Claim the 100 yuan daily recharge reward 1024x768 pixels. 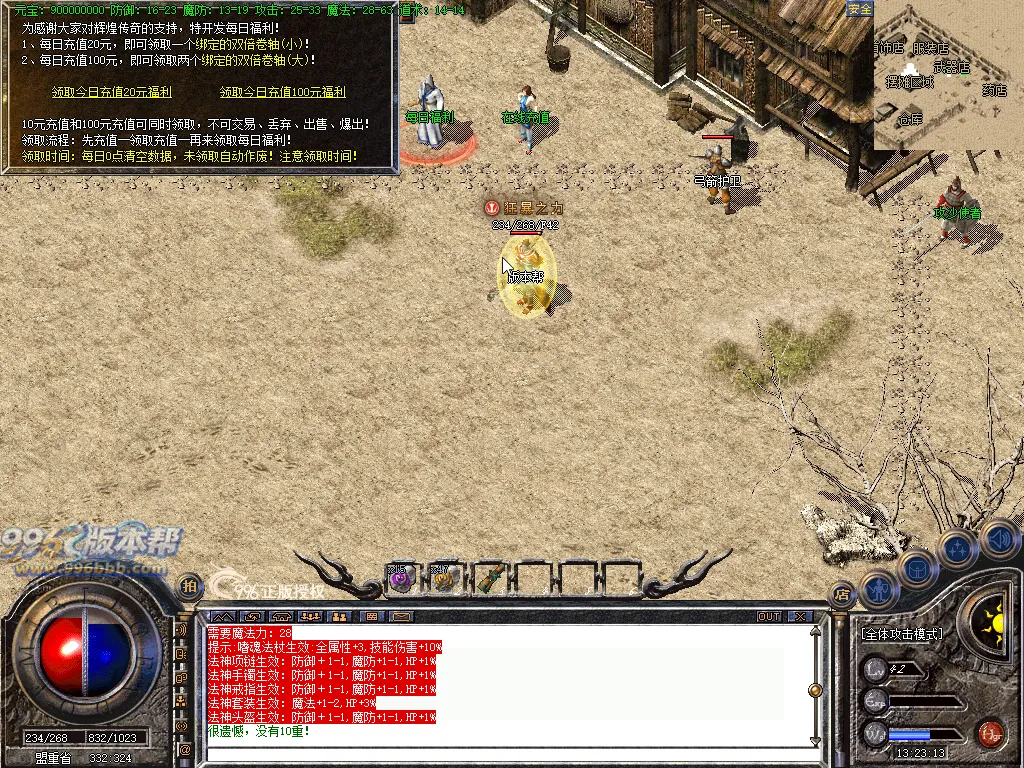tap(282, 92)
